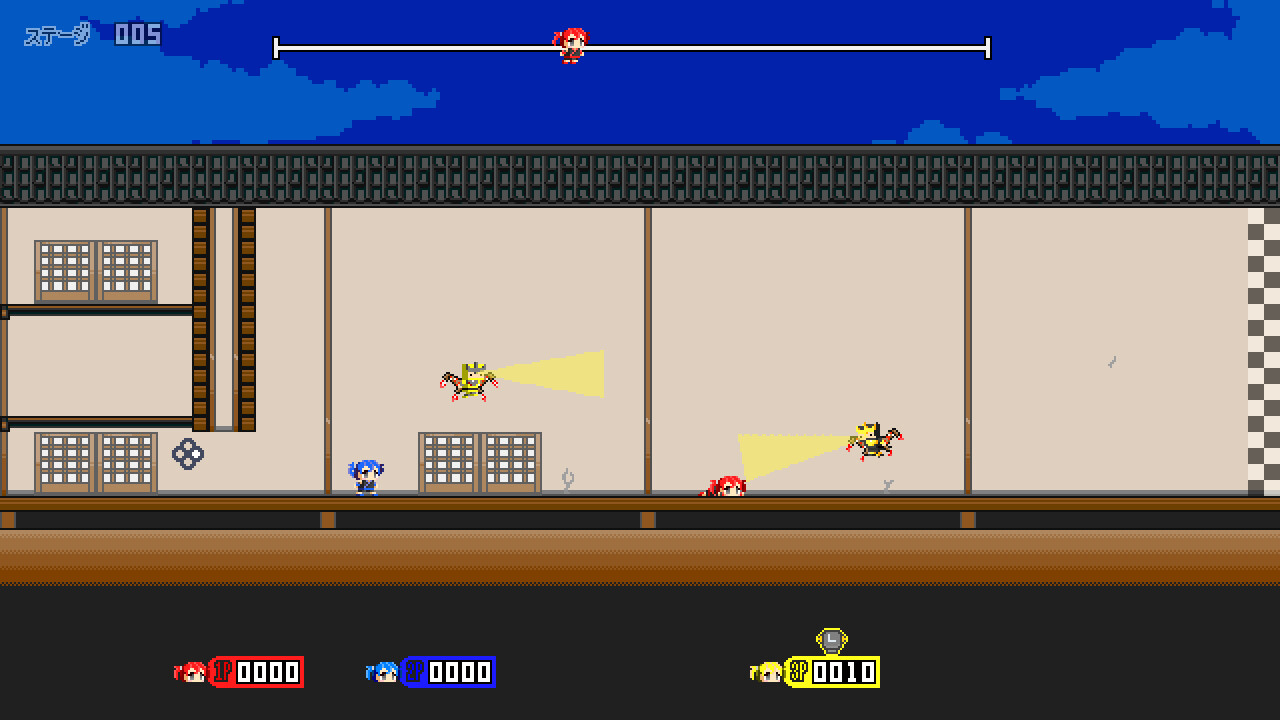This screenshot has width=1280, height=720.
Task: Click the shuriken pickup near the ladder
Action: (x=186, y=454)
